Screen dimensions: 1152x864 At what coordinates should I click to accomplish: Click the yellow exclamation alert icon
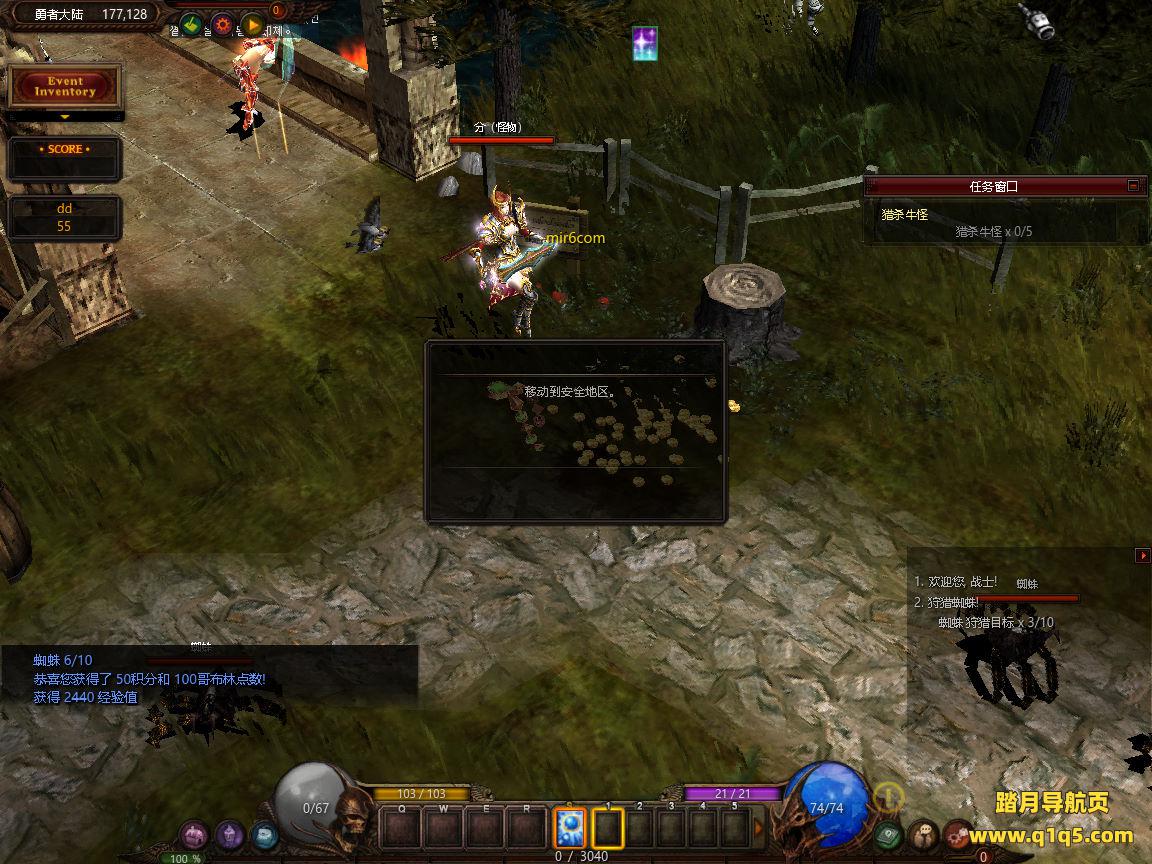(888, 797)
